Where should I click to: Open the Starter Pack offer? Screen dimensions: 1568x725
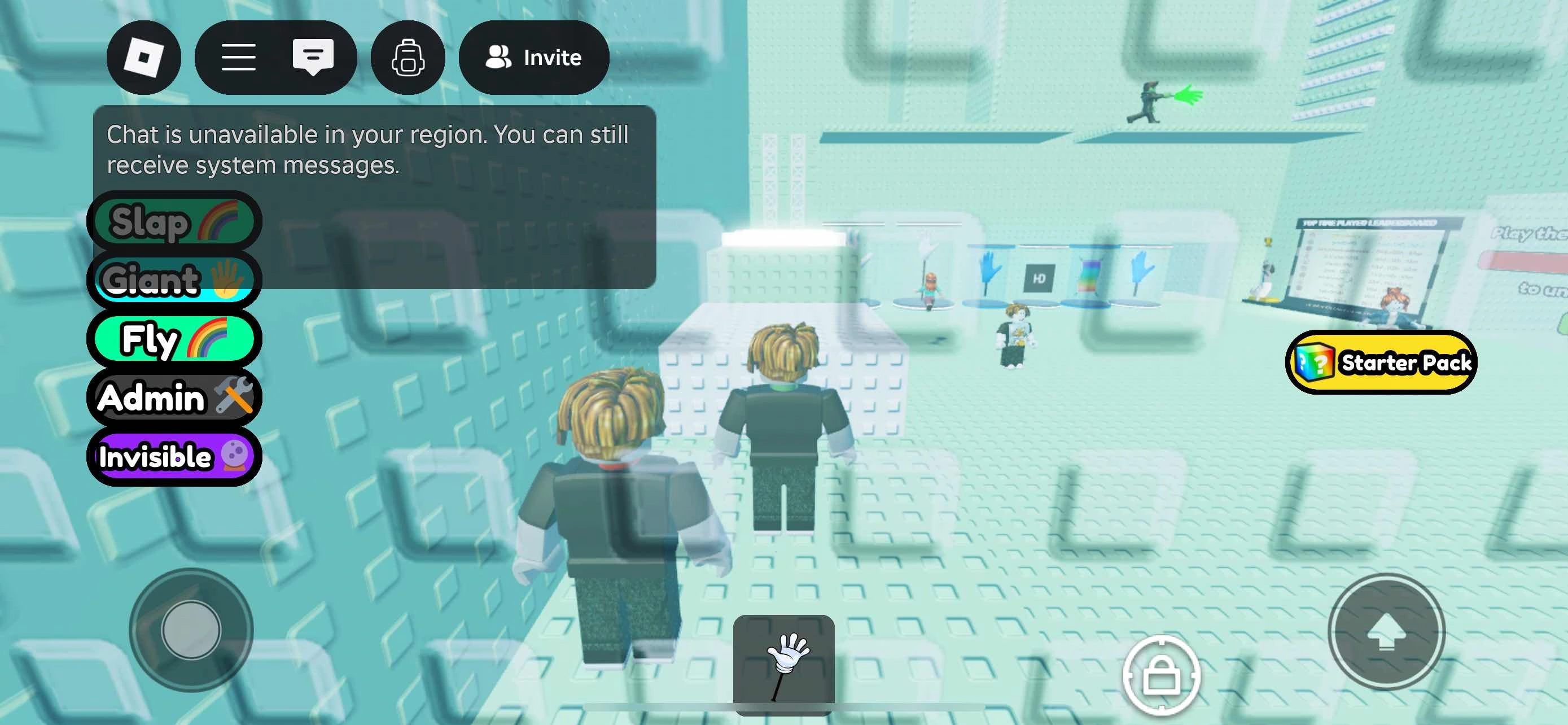(x=1381, y=363)
